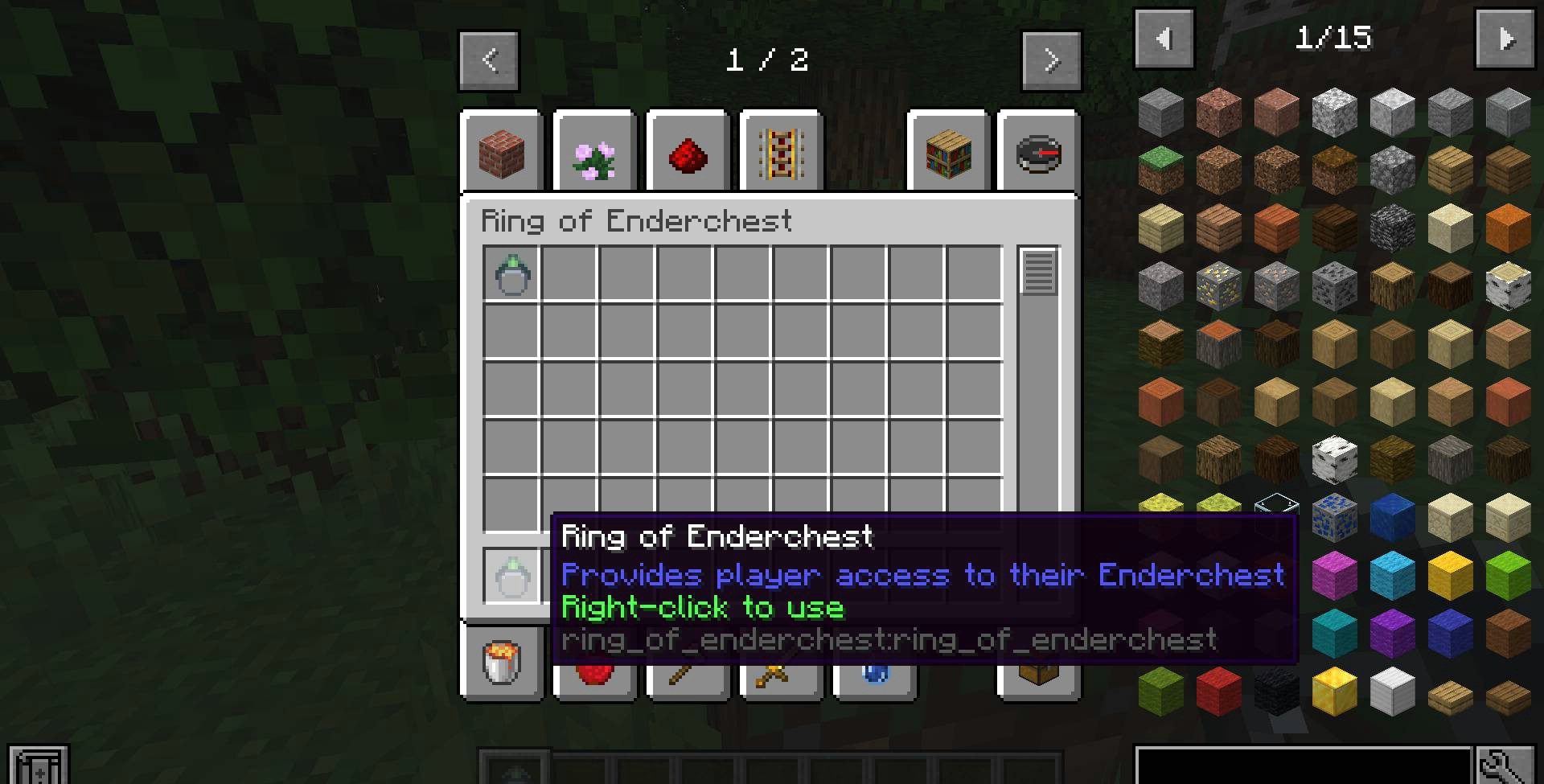Open the pink flower Decoration tab
Viewport: 1544px width, 784px height.
(595, 153)
